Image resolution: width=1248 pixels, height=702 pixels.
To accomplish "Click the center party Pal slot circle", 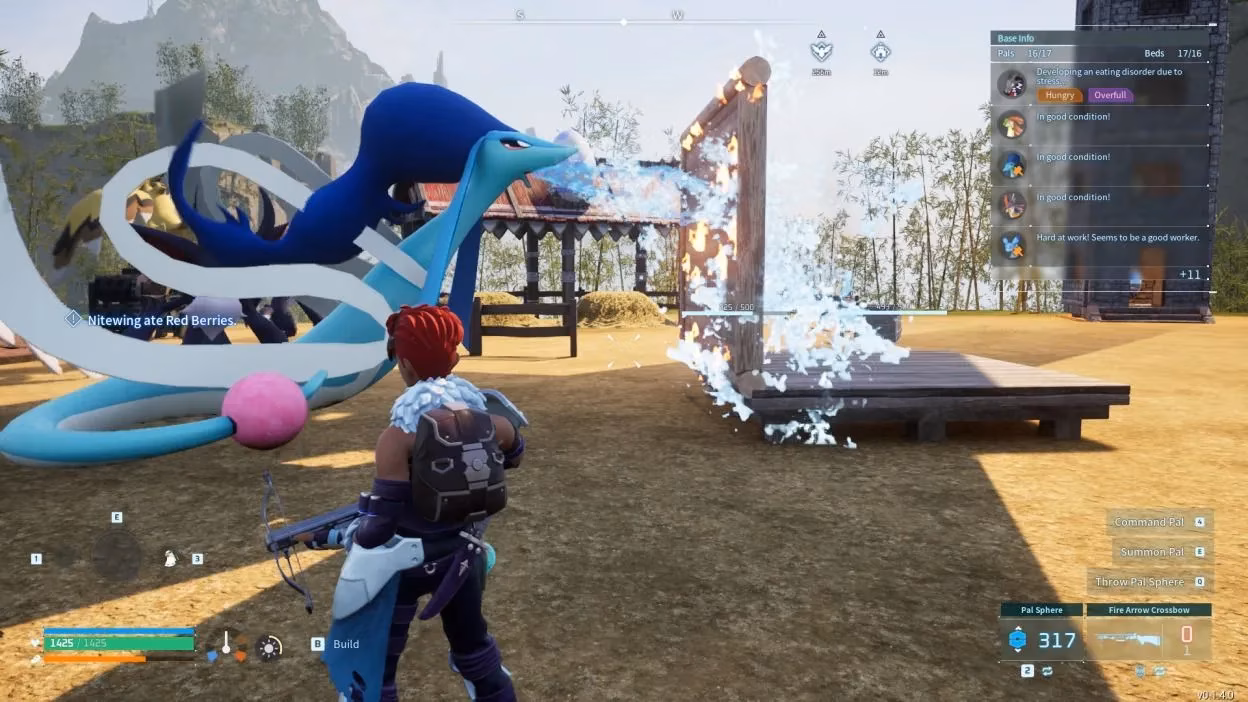I will (117, 555).
